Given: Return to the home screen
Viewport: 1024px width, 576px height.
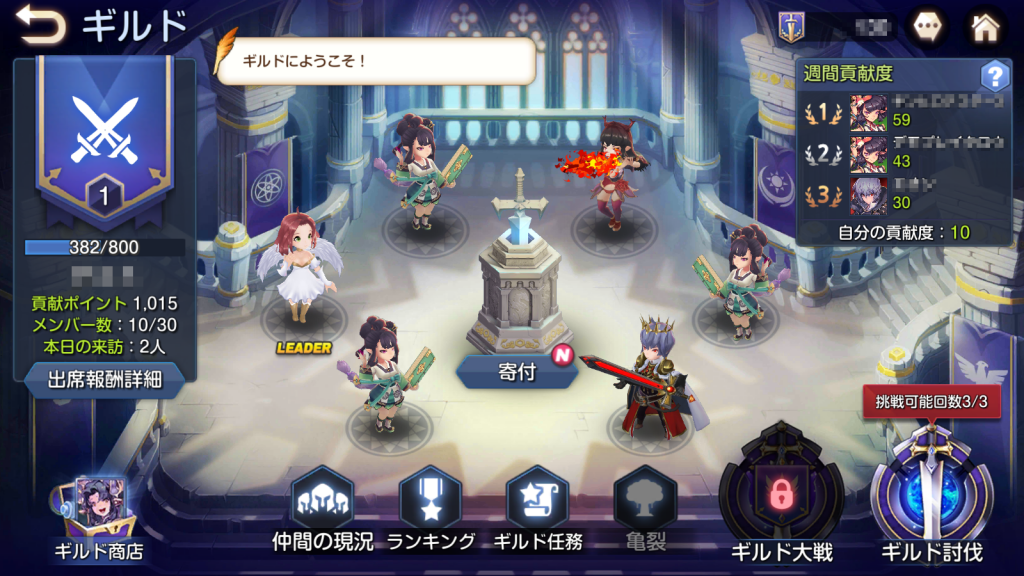Looking at the screenshot, I should tap(985, 27).
